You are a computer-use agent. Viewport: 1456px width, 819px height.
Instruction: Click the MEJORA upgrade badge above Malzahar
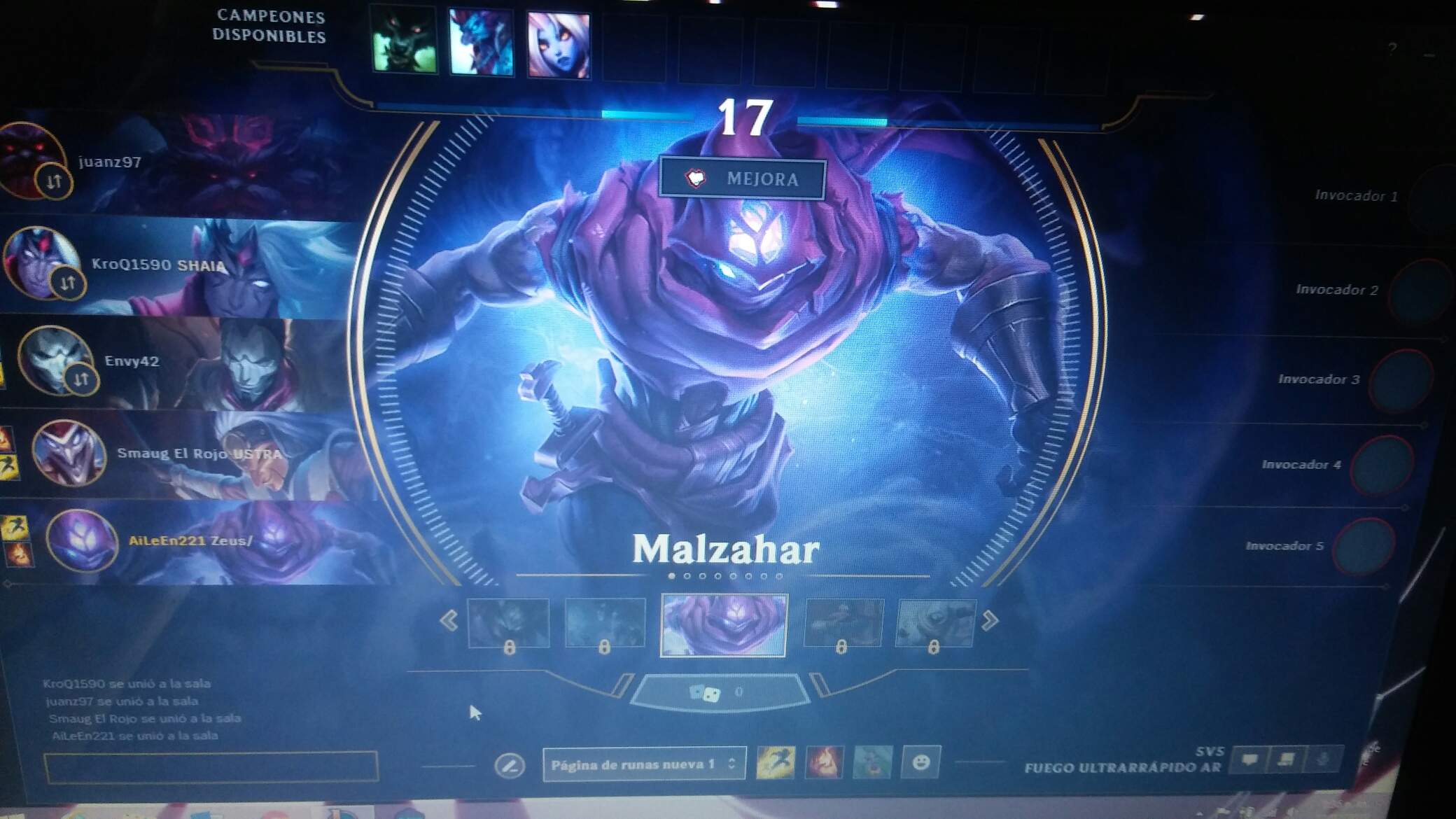click(x=742, y=179)
